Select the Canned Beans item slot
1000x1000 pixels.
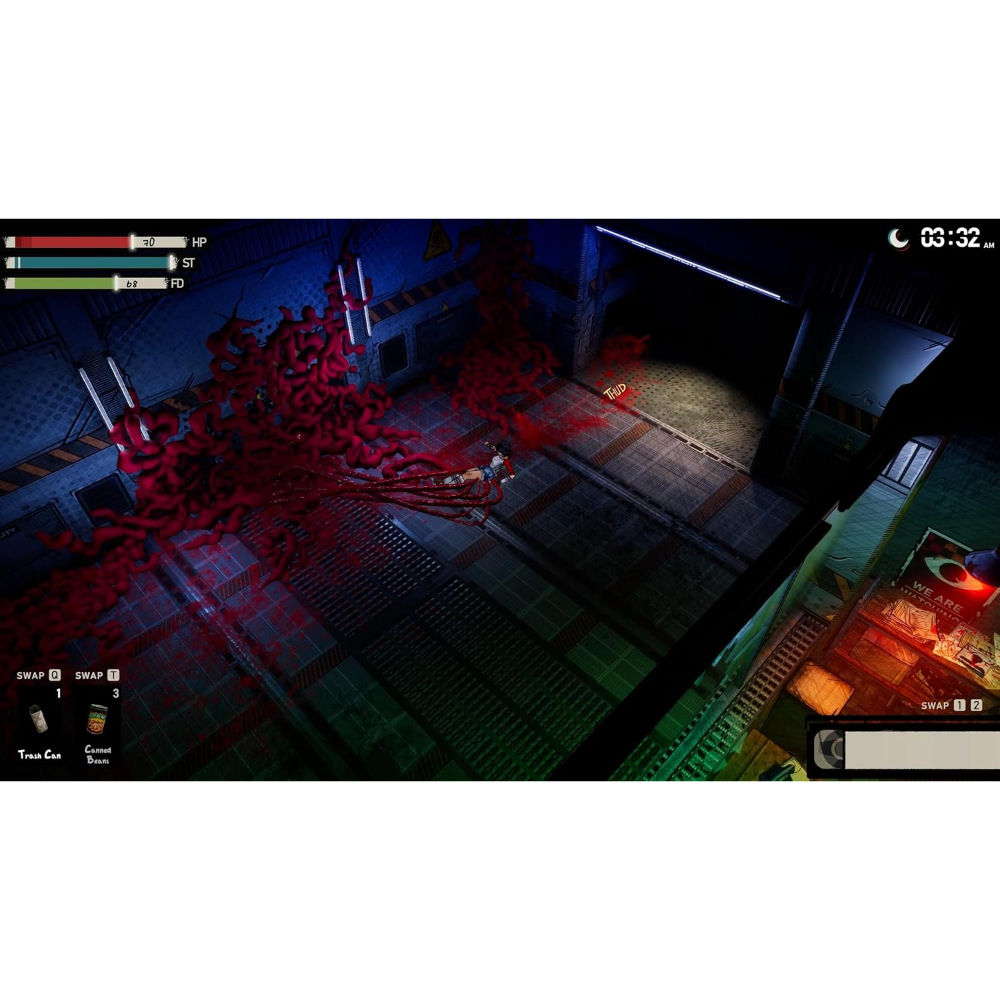coord(98,721)
